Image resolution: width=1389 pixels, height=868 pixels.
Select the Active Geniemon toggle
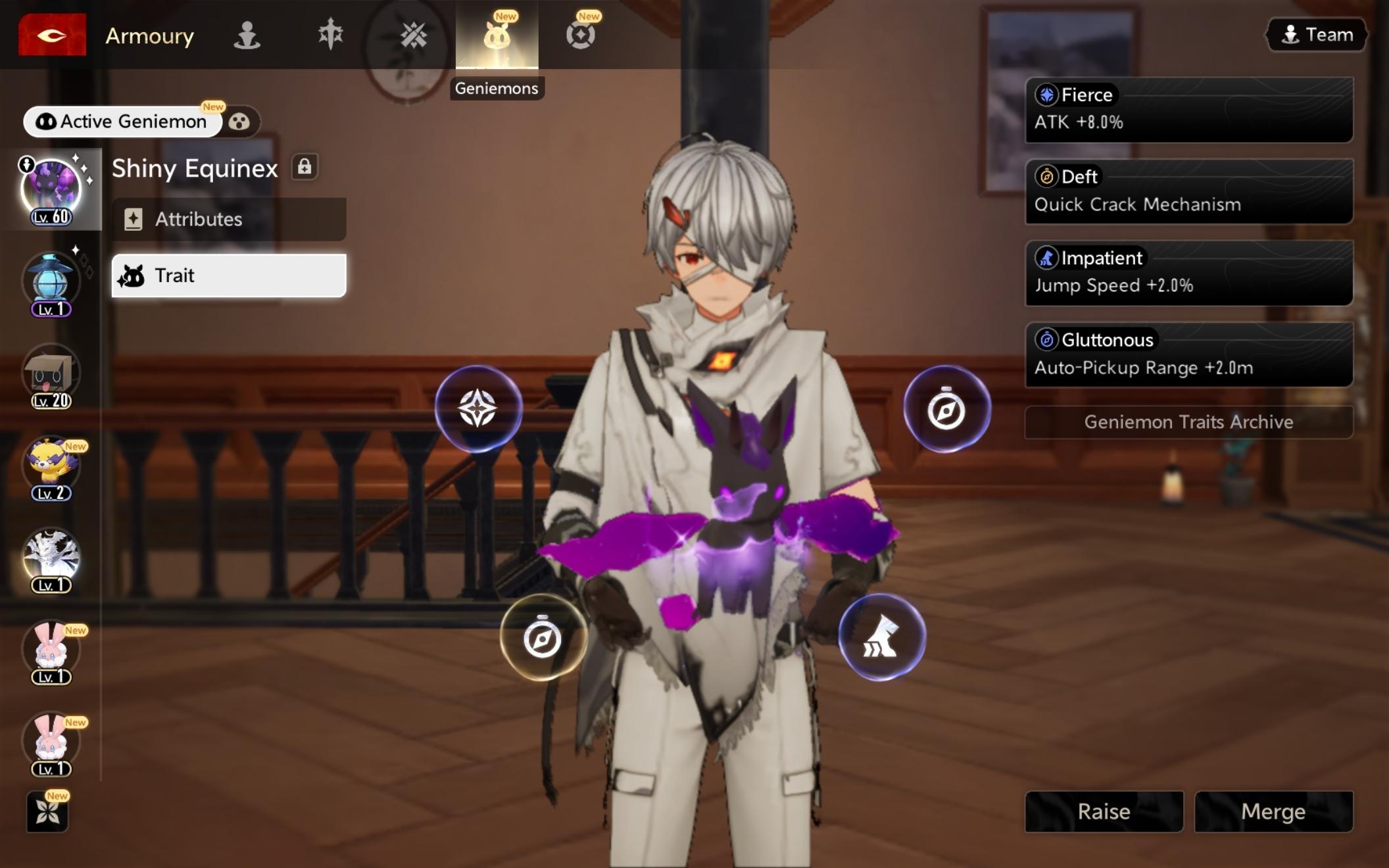123,122
